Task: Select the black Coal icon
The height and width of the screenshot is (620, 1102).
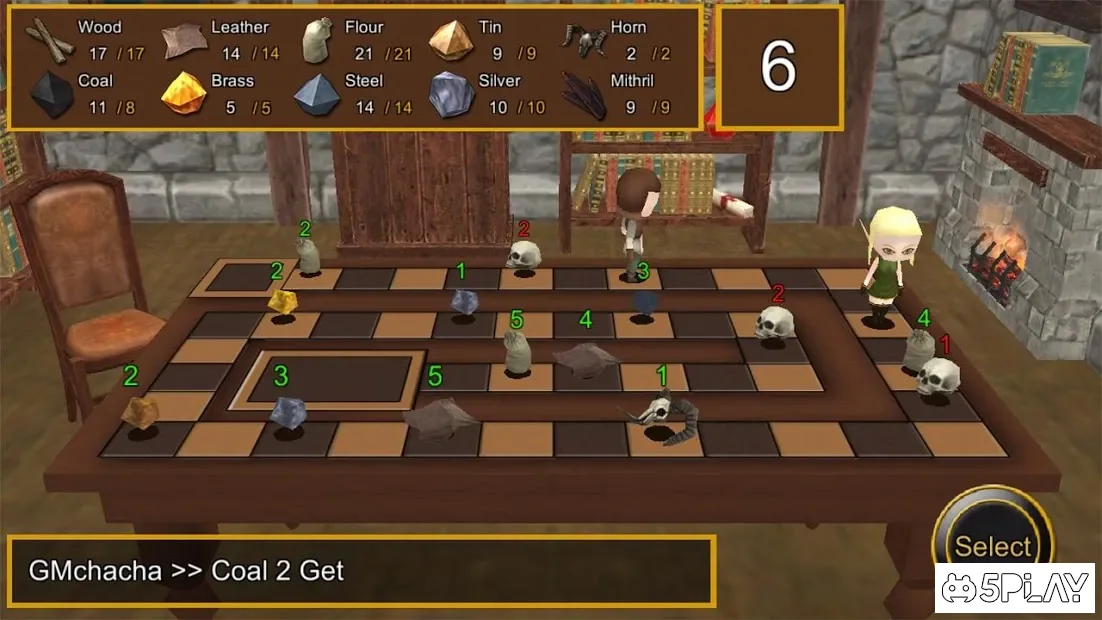Action: coord(49,94)
